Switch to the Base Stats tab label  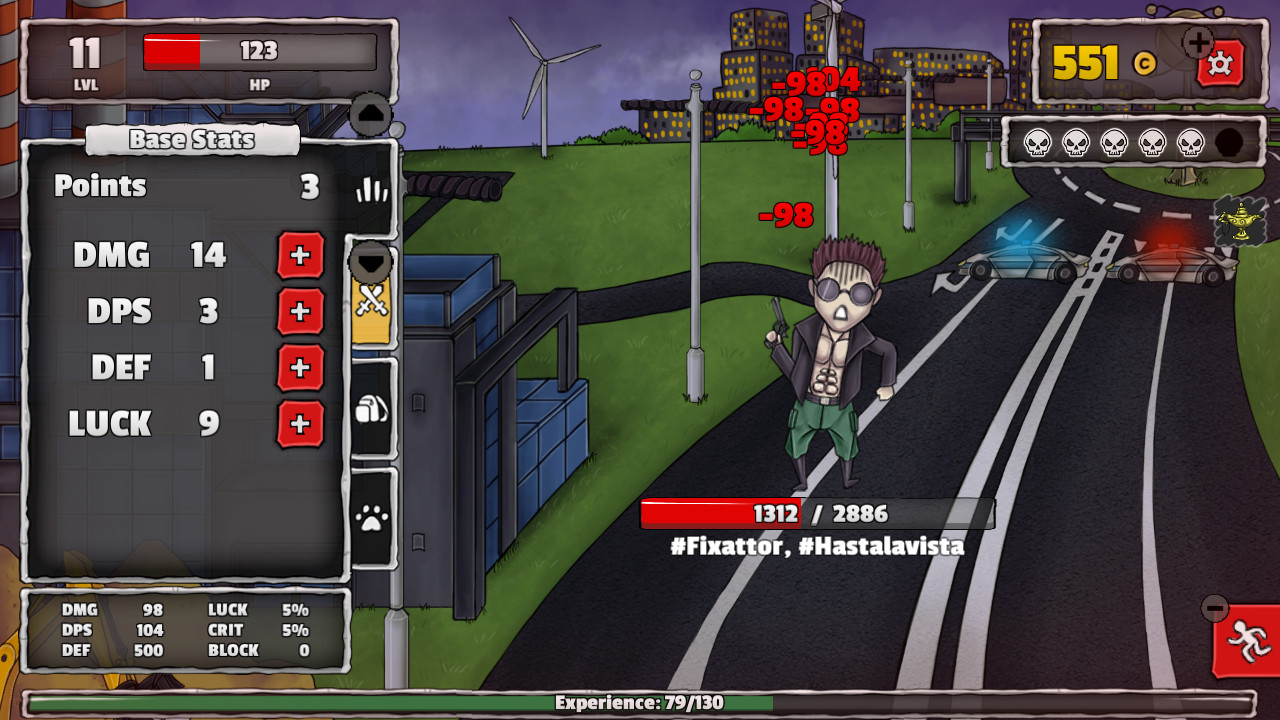click(x=191, y=140)
